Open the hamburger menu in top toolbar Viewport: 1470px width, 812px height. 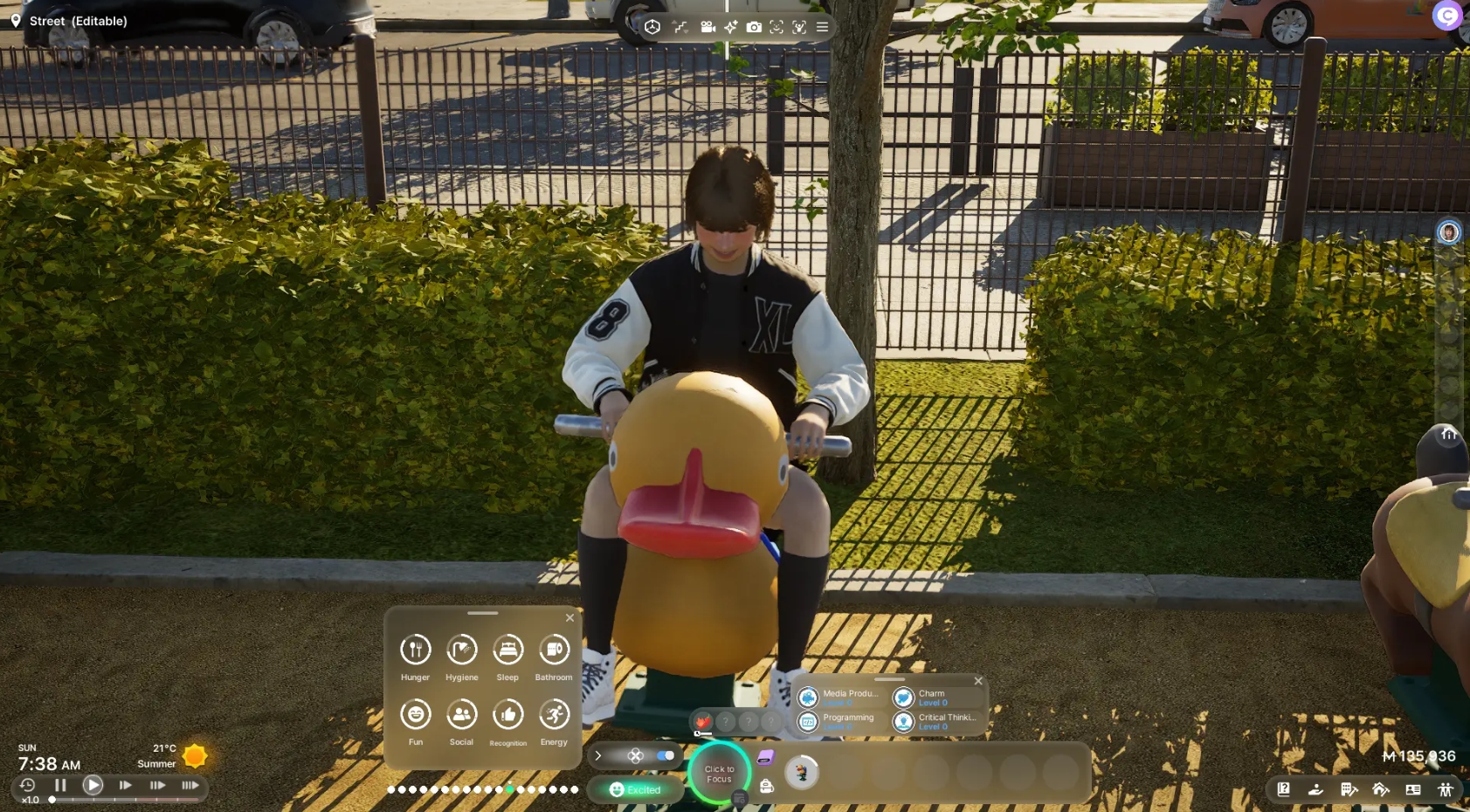coord(822,27)
